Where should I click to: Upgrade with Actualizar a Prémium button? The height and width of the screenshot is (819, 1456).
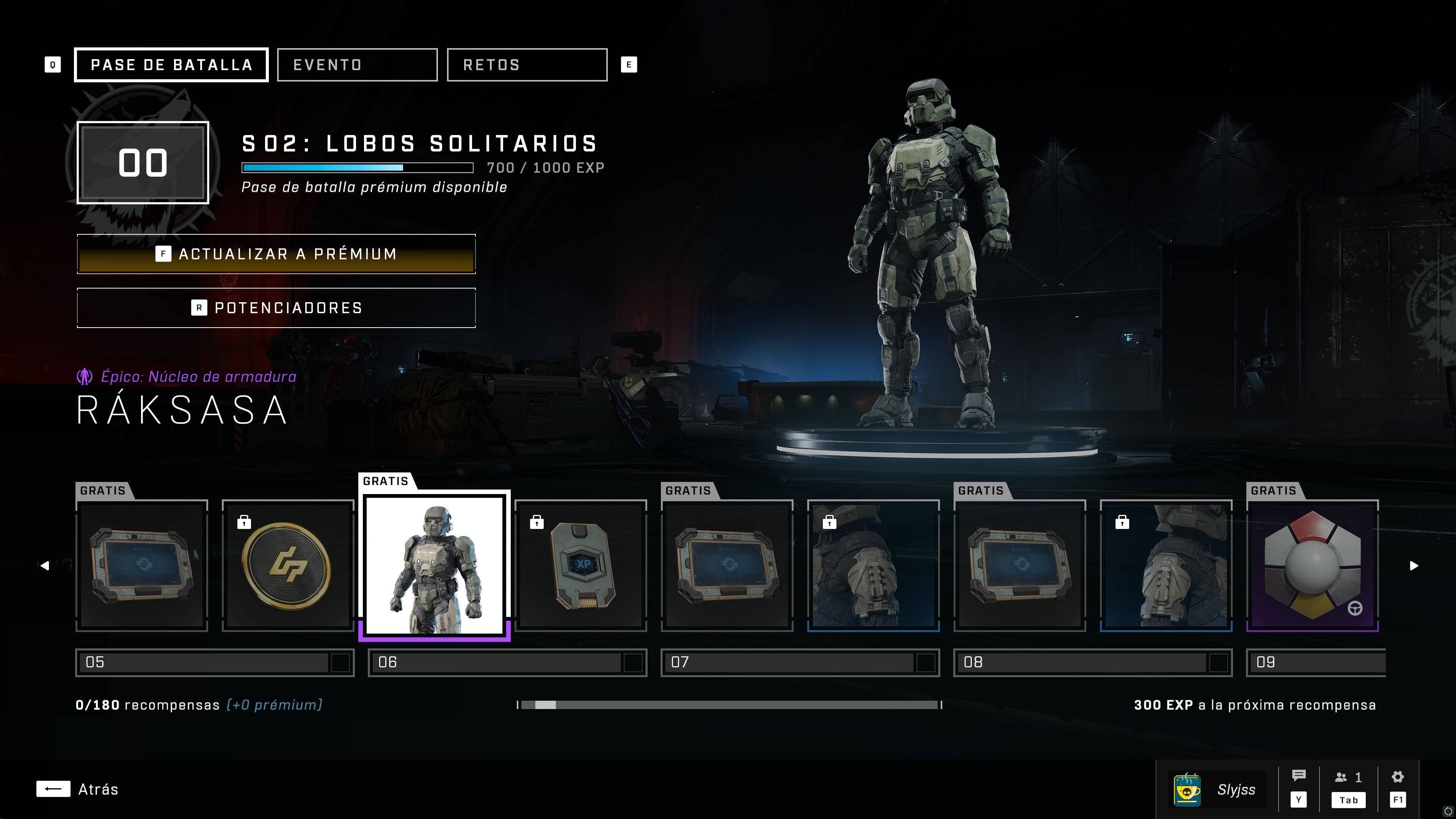pyautogui.click(x=276, y=254)
